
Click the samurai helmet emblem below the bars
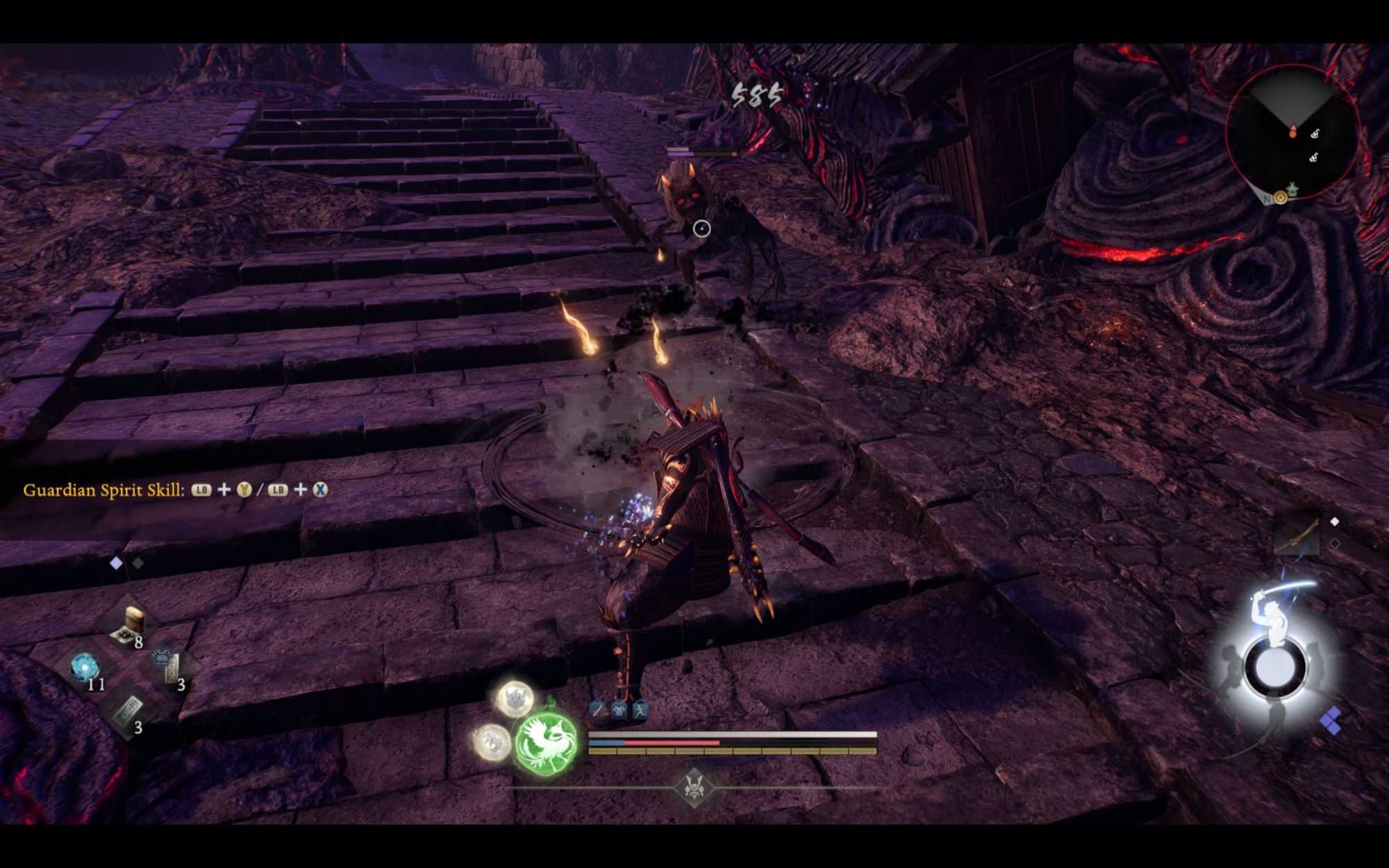click(692, 787)
